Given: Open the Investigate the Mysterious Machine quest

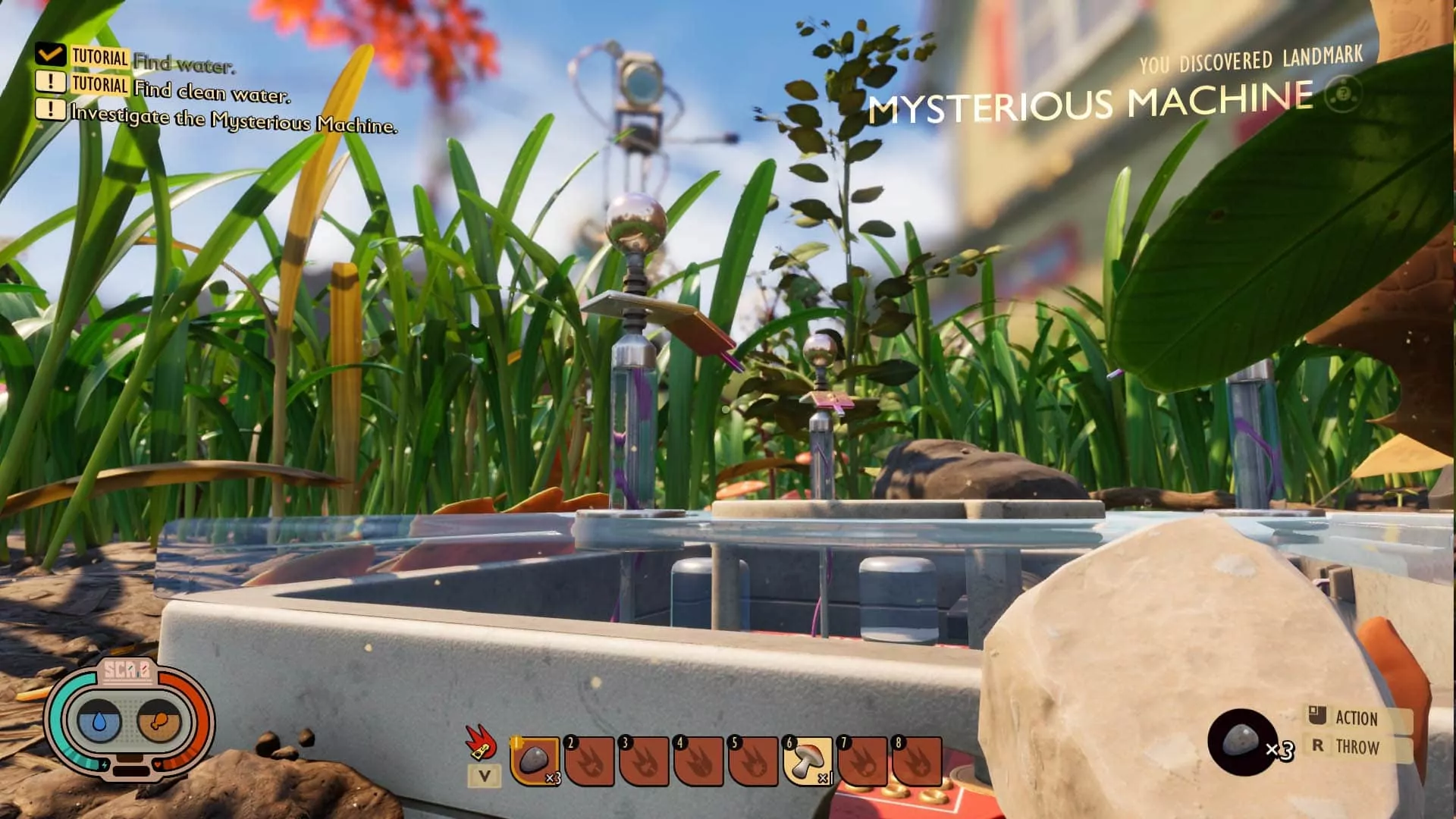Looking at the screenshot, I should [233, 120].
